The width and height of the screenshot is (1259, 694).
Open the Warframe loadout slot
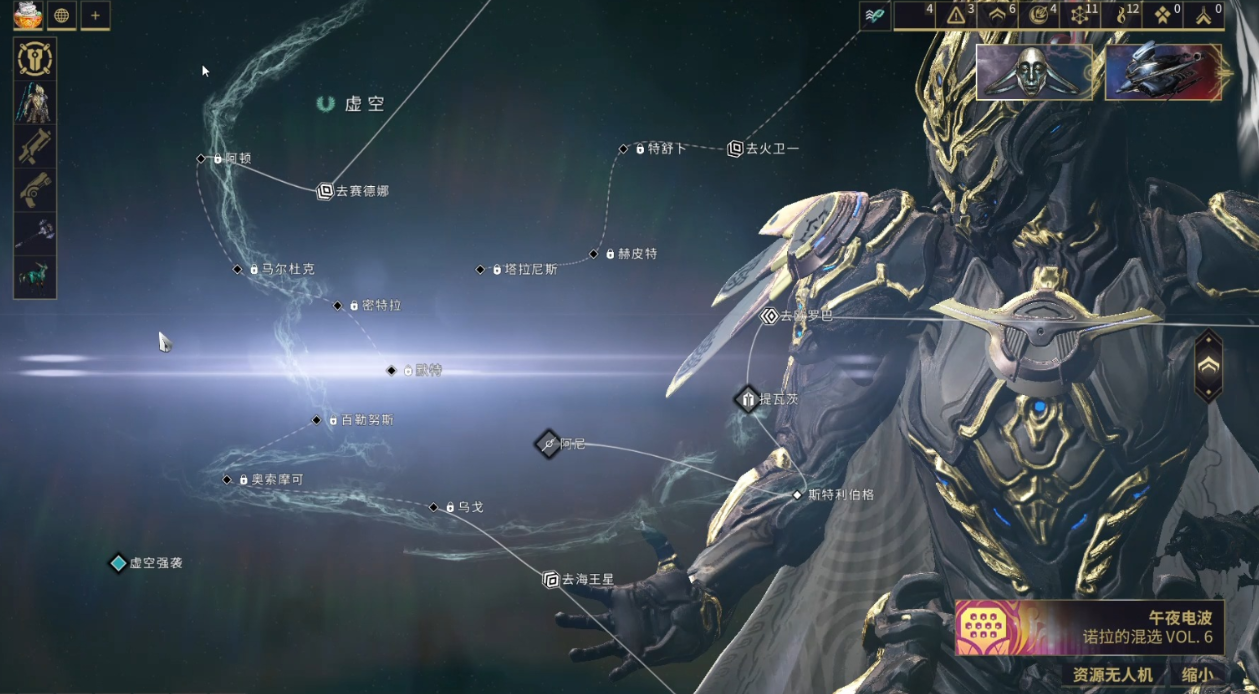[35, 102]
